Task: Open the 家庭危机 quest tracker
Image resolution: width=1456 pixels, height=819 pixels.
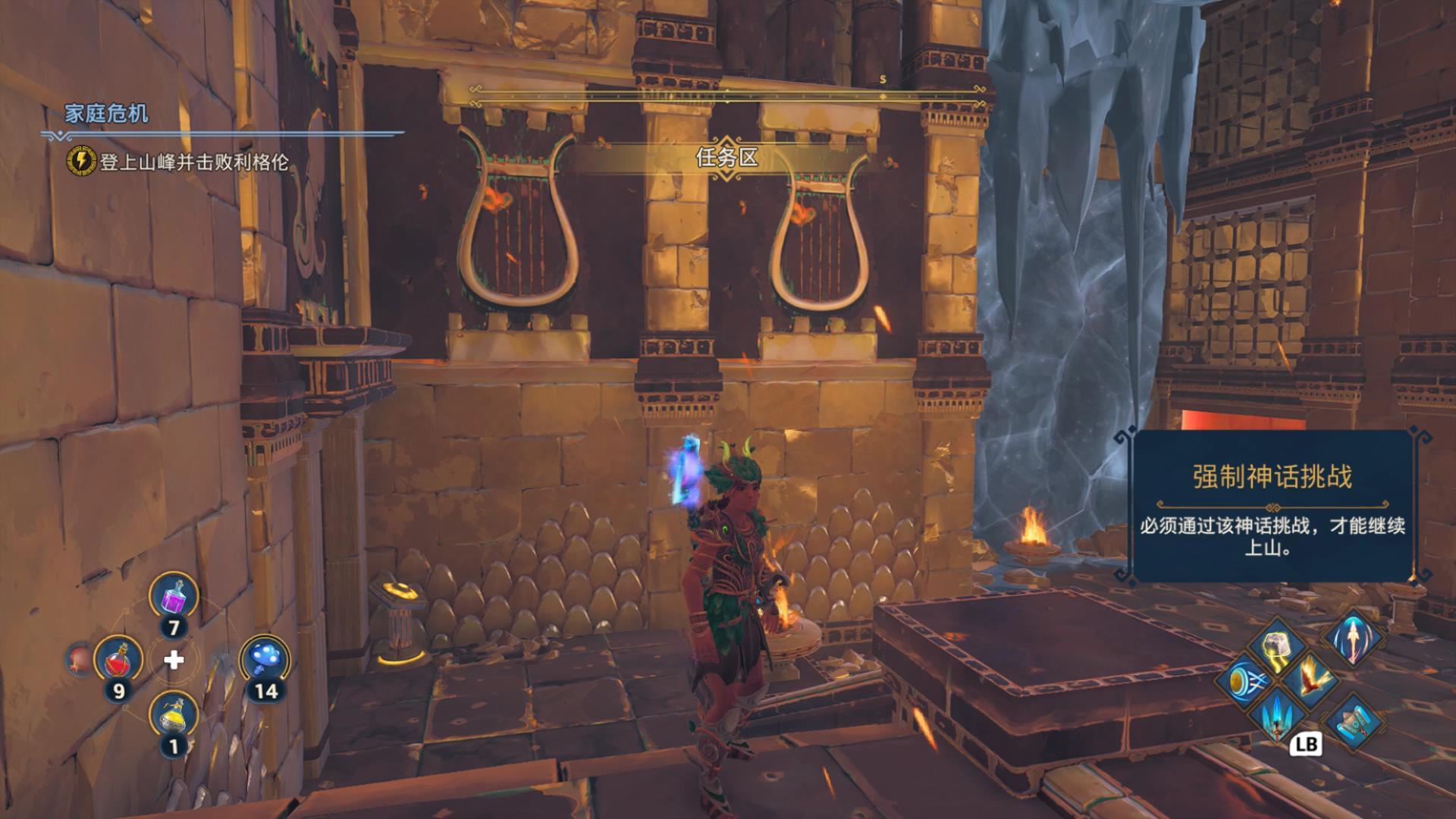Action: [x=106, y=114]
